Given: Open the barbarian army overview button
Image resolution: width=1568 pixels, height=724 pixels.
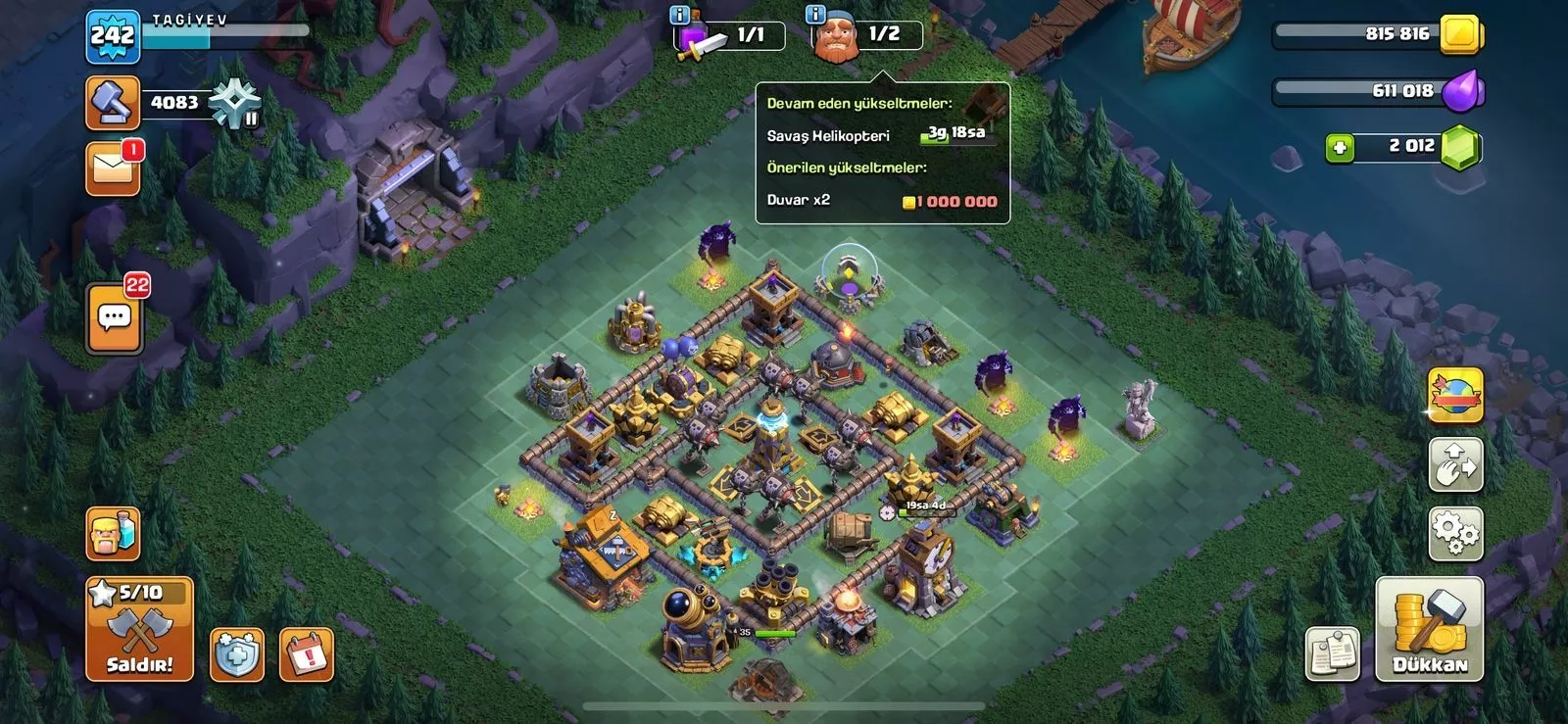Looking at the screenshot, I should click(113, 534).
